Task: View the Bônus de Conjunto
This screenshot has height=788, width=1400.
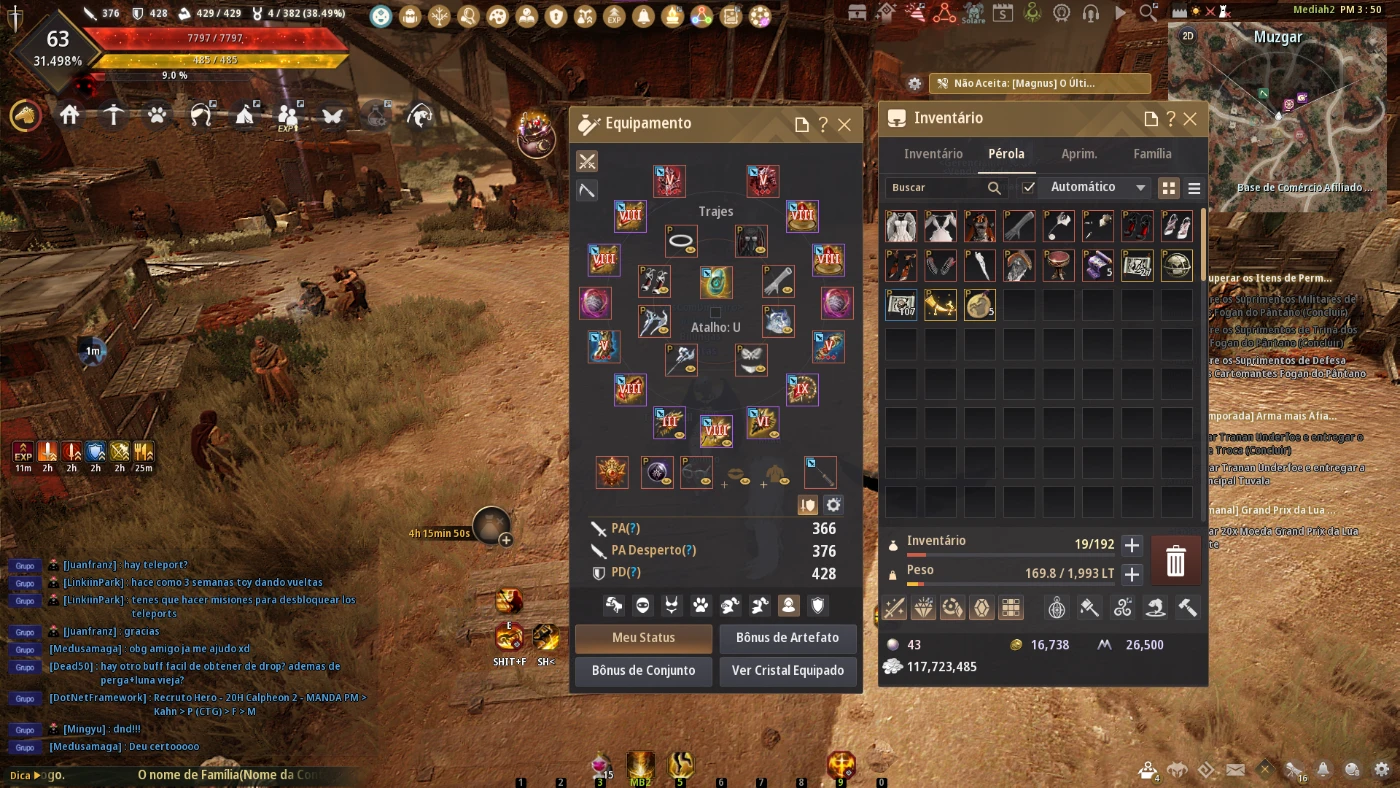Action: [x=643, y=671]
